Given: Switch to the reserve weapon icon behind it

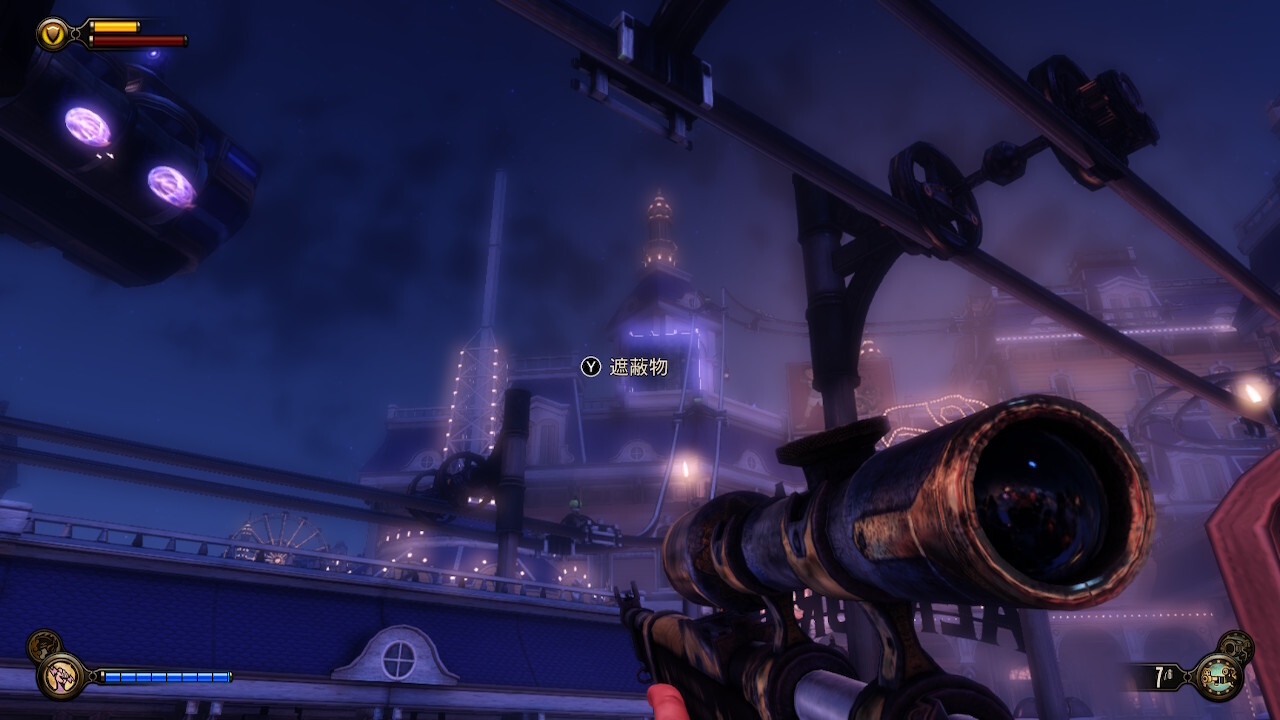Looking at the screenshot, I should tap(1236, 647).
